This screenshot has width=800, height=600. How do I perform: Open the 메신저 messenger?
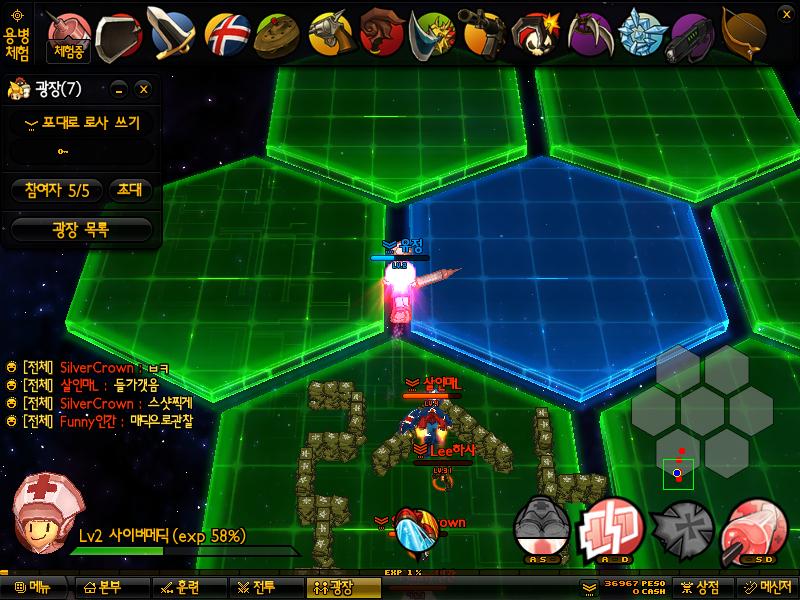click(766, 588)
